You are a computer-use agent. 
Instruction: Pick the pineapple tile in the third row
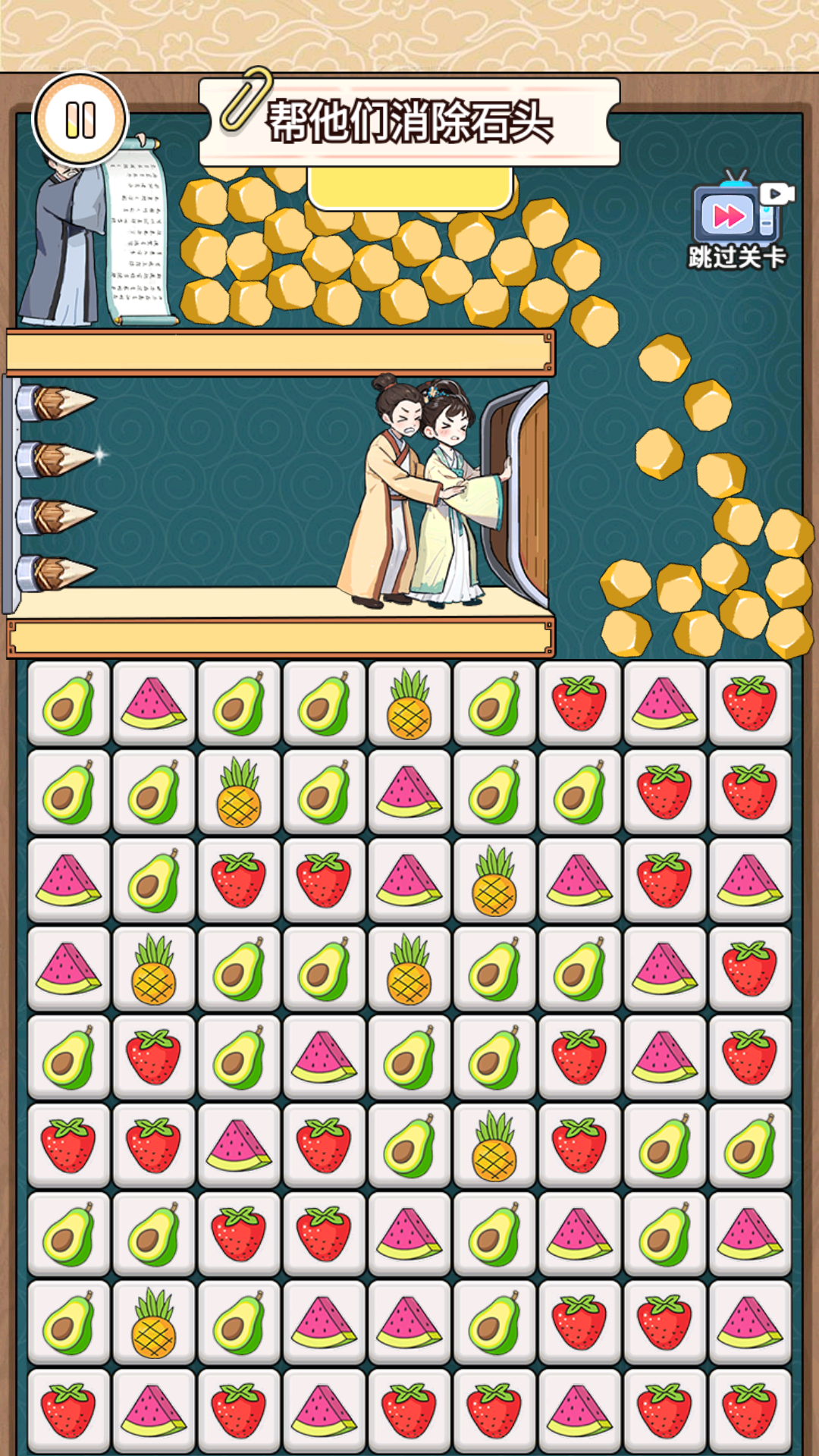[x=494, y=880]
